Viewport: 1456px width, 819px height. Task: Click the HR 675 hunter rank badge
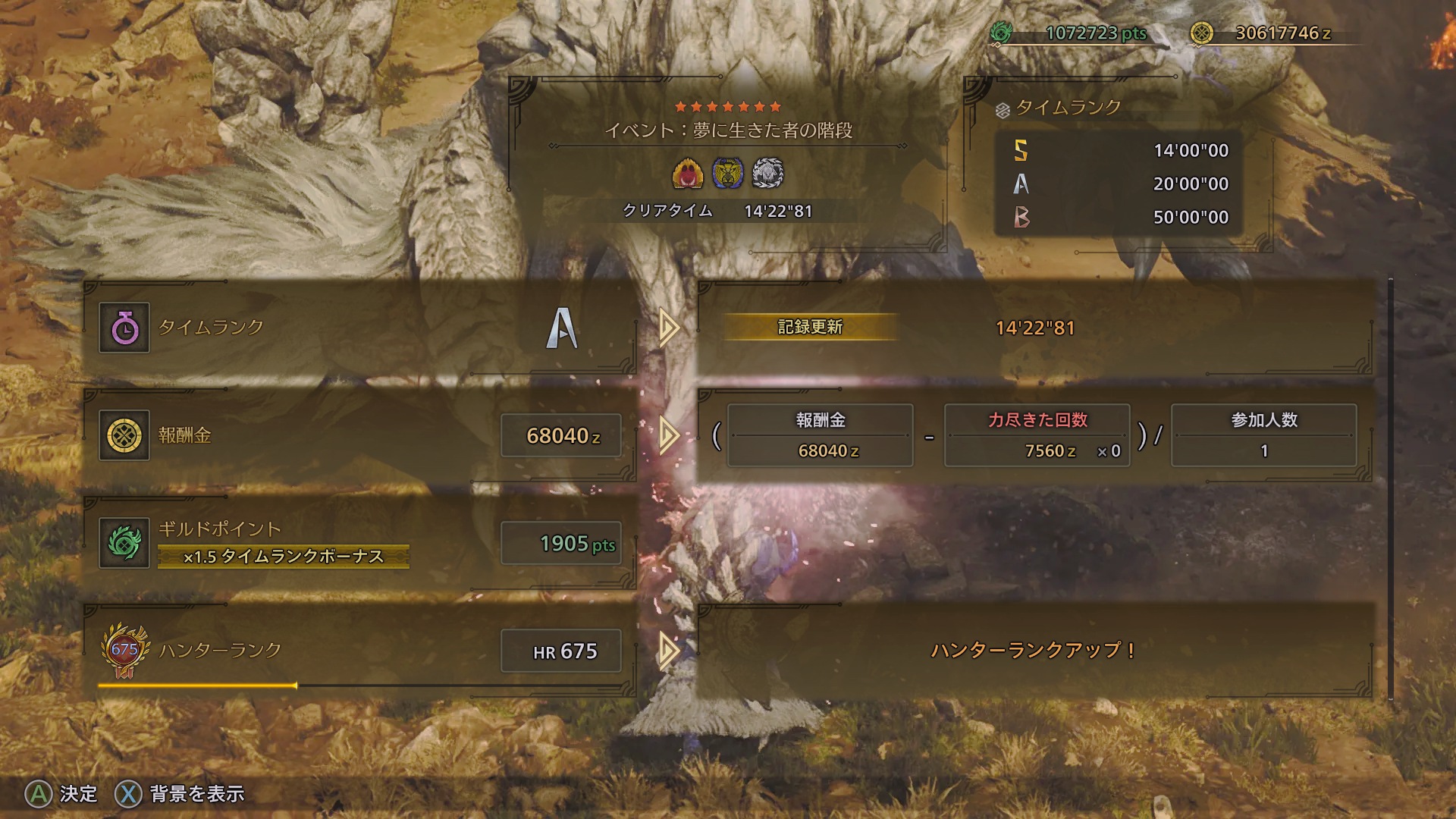(x=124, y=651)
